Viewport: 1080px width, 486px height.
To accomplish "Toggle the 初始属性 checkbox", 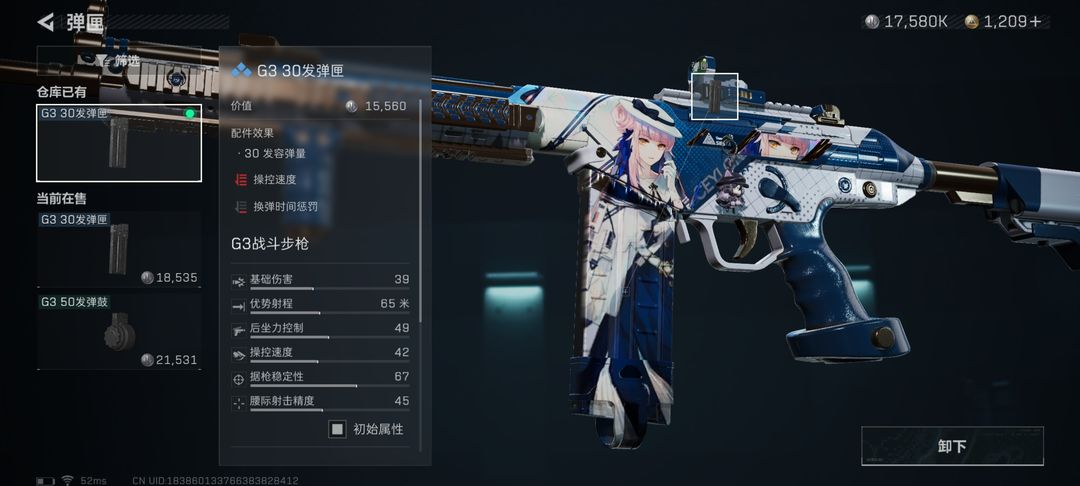I will point(338,429).
